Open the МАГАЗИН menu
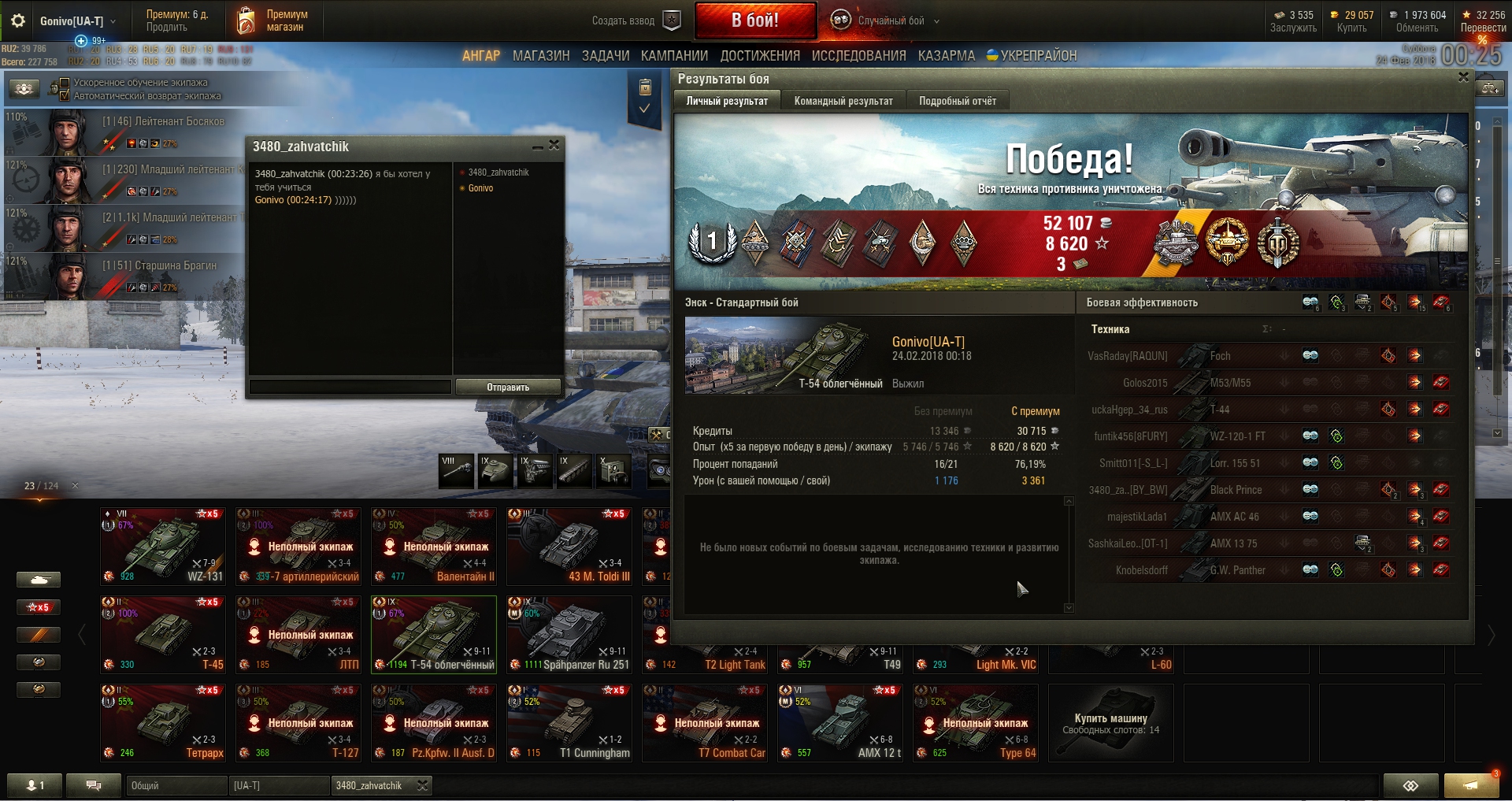 coord(541,56)
